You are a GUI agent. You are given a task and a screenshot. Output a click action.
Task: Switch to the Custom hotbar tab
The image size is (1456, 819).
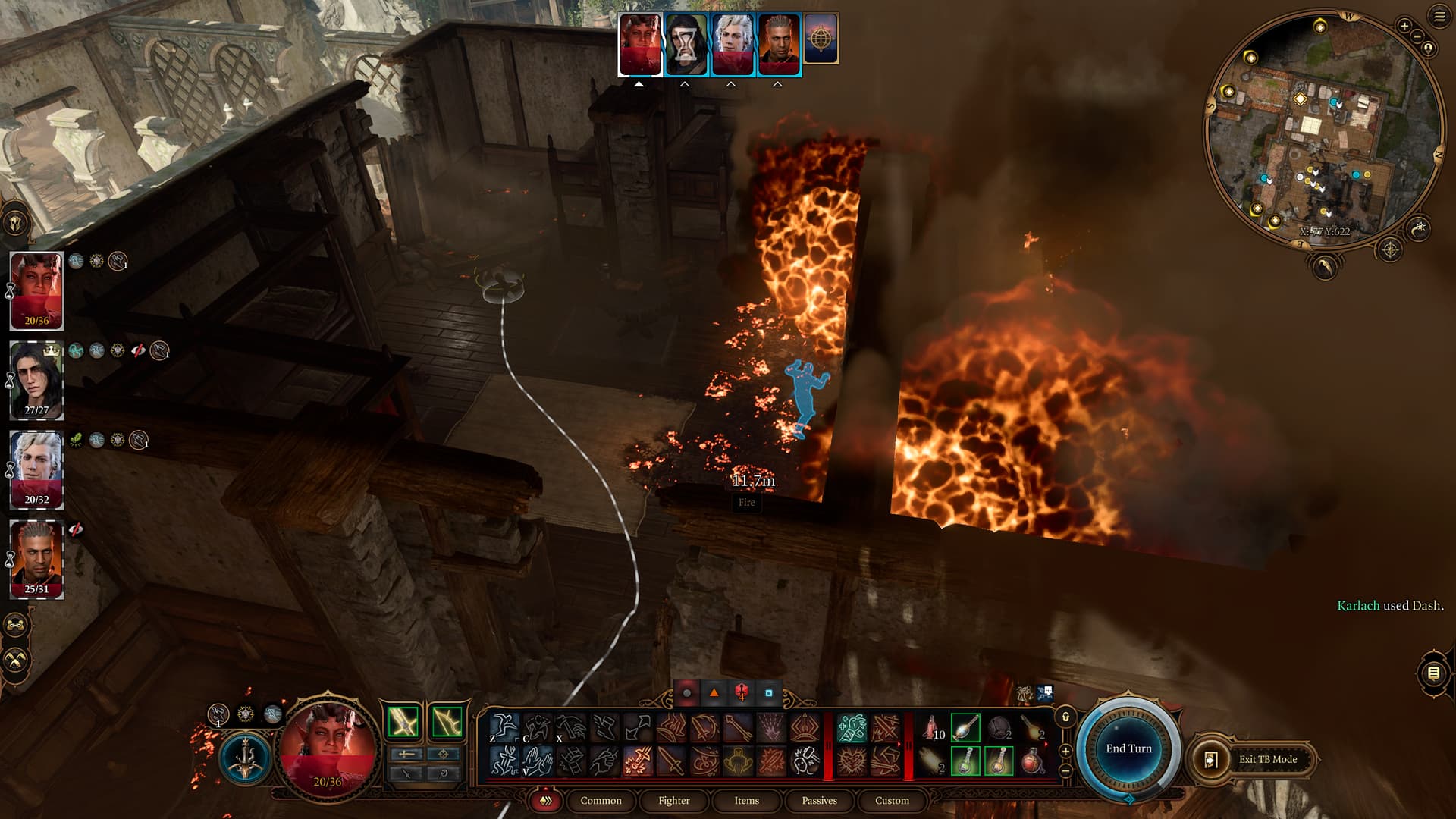pos(892,800)
